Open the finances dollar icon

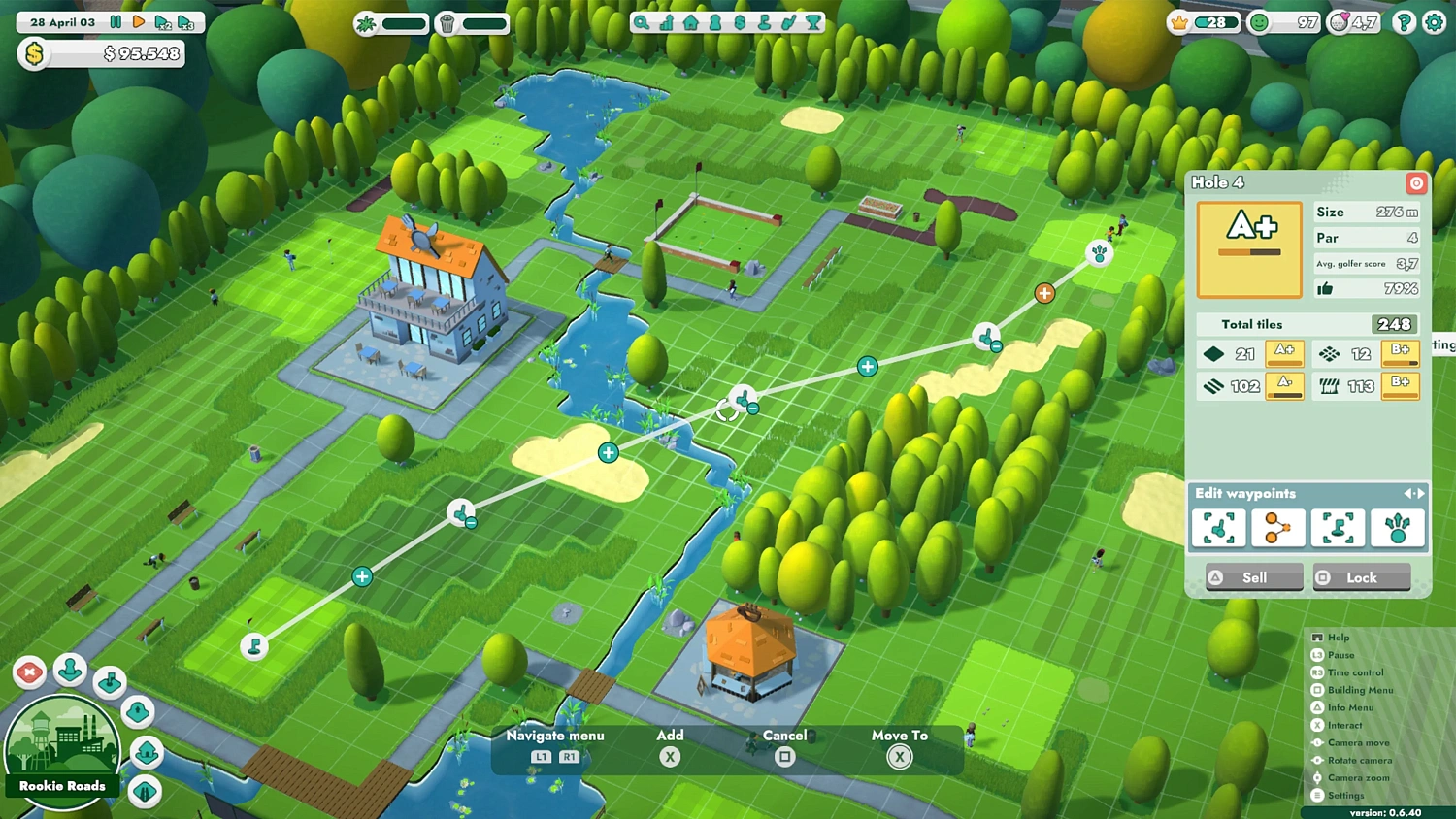tap(740, 21)
